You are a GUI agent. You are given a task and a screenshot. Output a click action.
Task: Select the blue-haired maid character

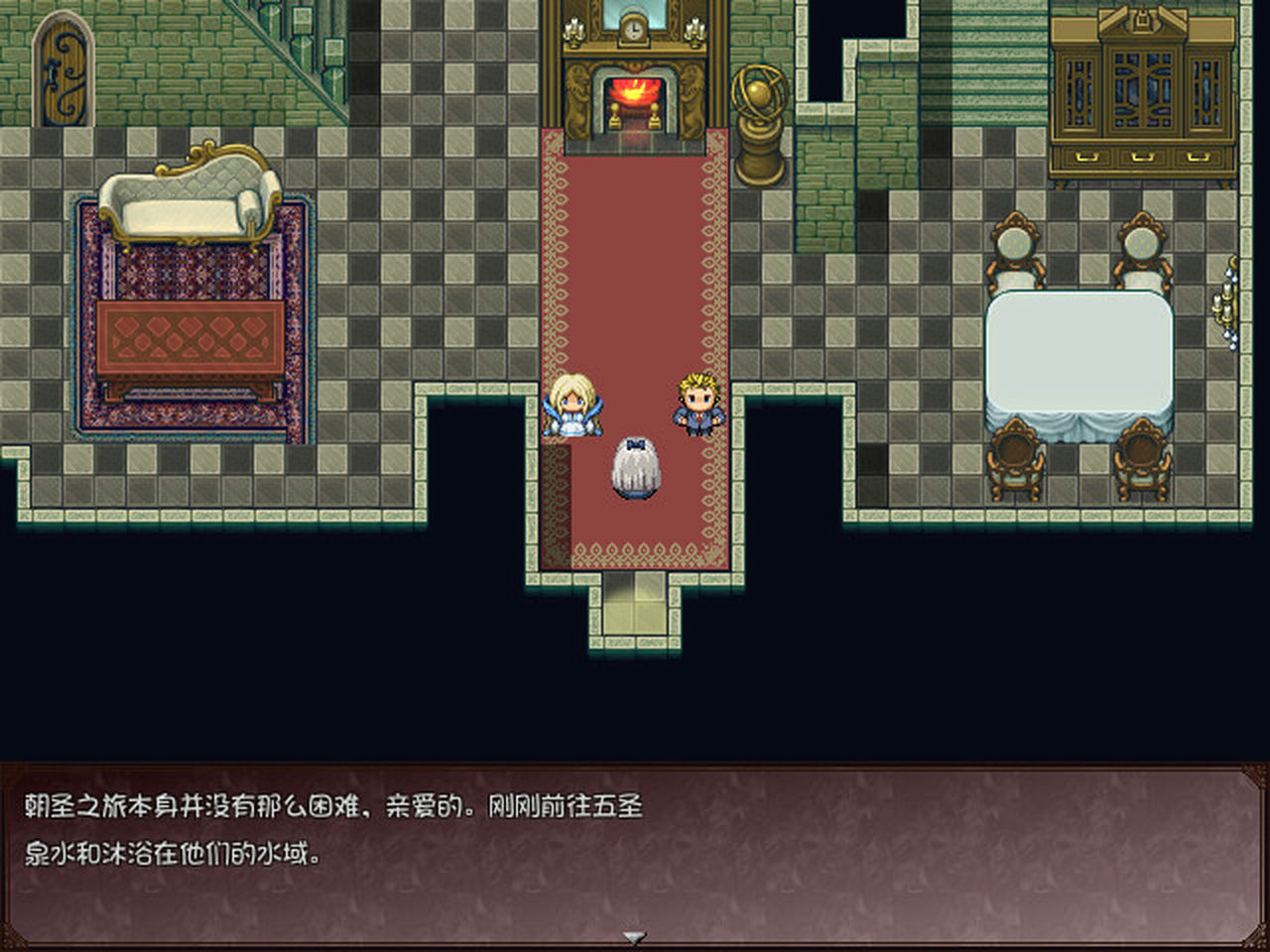click(x=573, y=407)
